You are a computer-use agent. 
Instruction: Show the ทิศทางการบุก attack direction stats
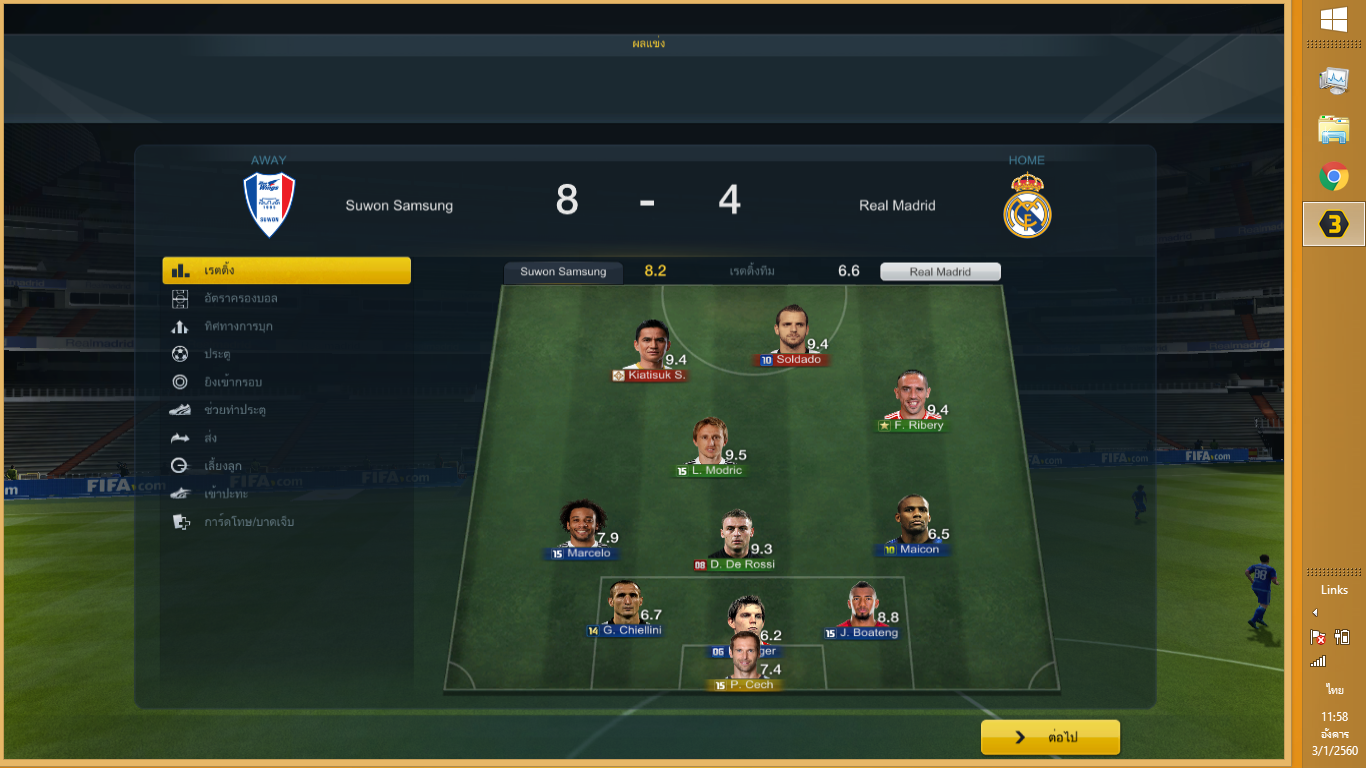click(238, 327)
